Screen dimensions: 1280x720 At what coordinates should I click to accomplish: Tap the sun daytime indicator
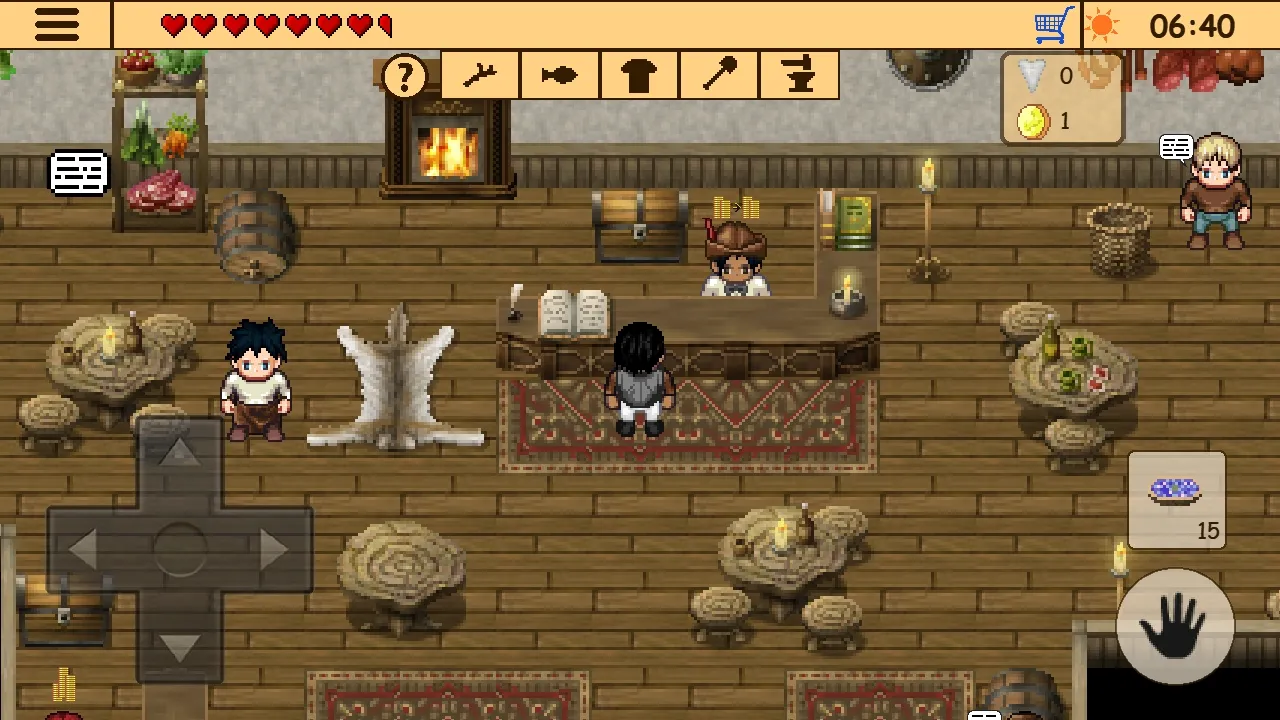point(1104,26)
